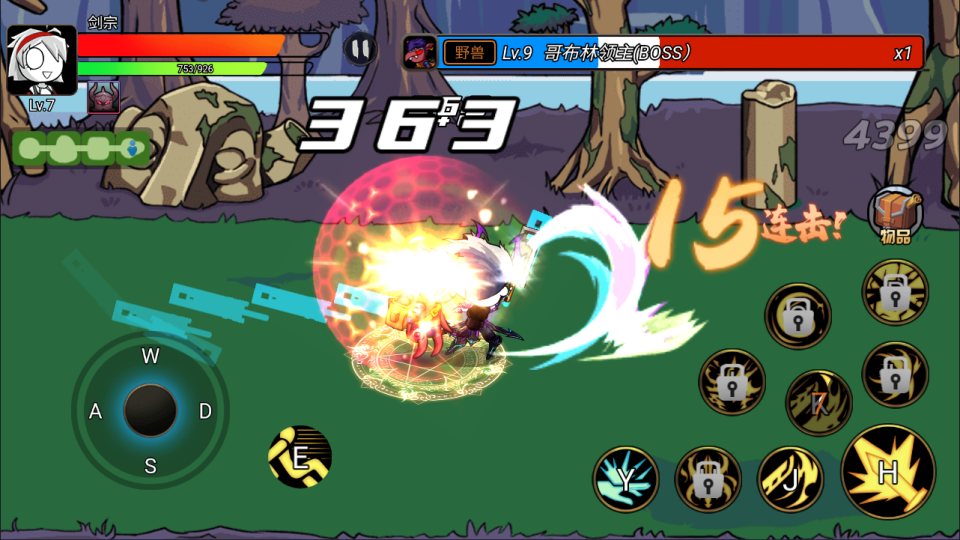This screenshot has height=540, width=960.
Task: Use the Y skill button
Action: click(626, 479)
